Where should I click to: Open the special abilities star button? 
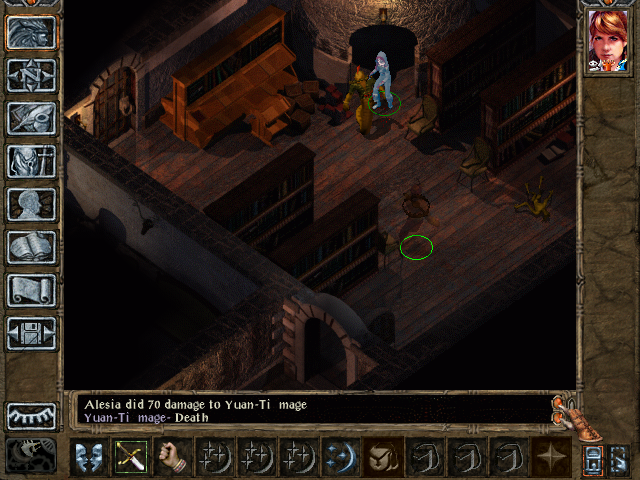coord(551,456)
